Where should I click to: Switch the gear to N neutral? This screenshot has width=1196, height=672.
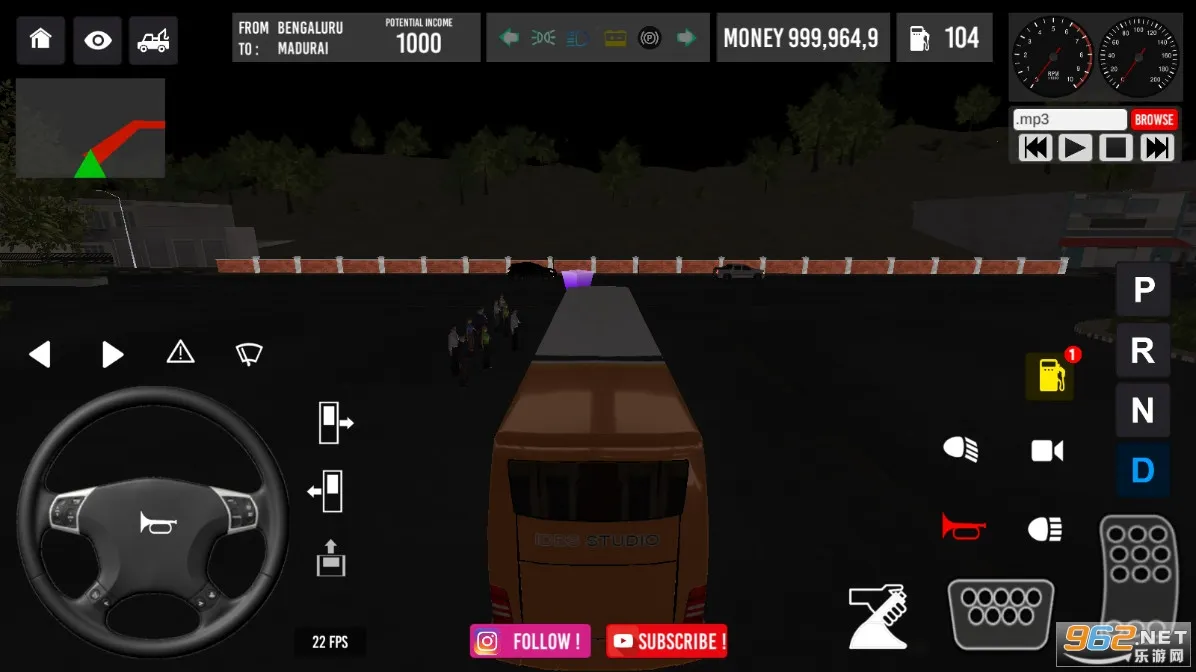tap(1143, 410)
